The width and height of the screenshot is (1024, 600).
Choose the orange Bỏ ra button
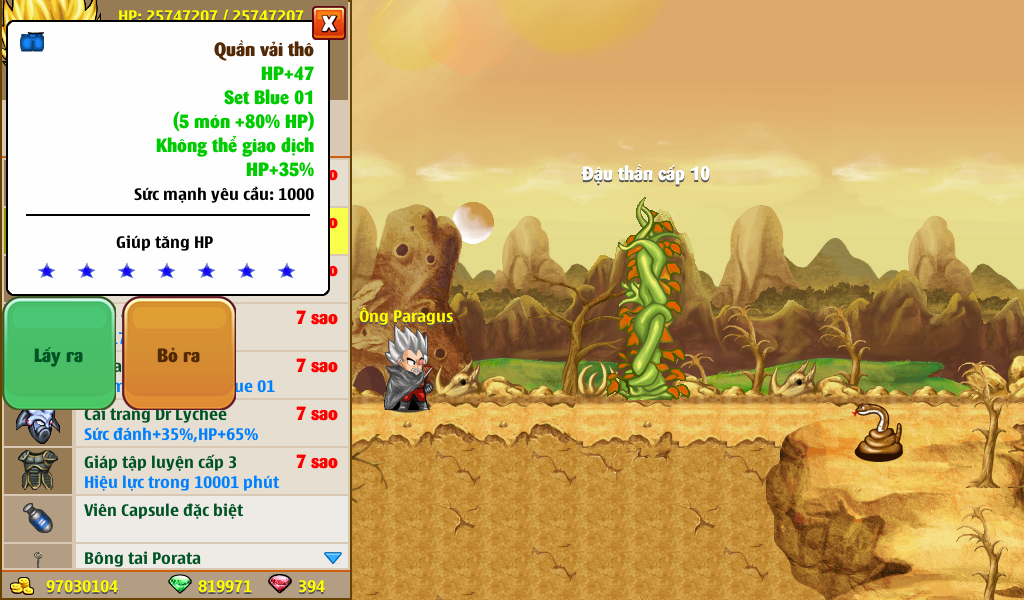(x=179, y=355)
